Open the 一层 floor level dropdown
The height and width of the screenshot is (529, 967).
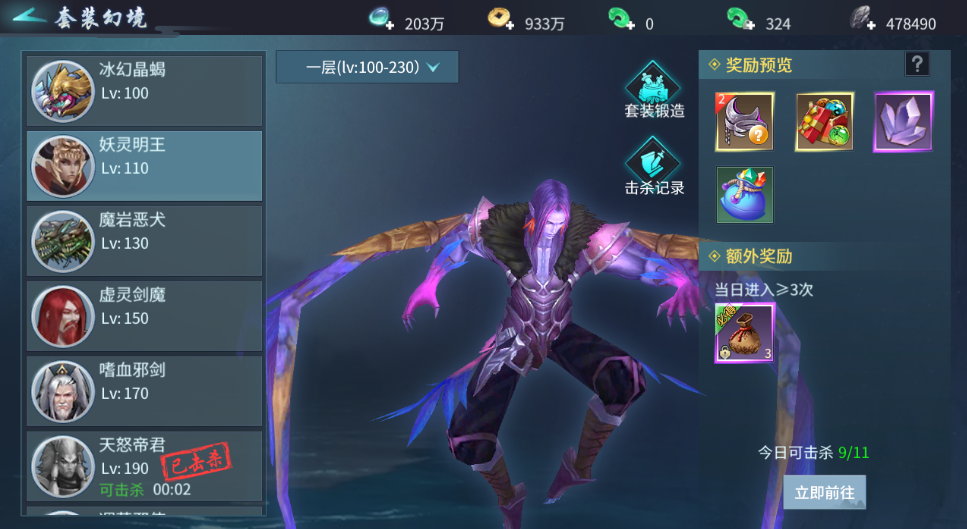(x=367, y=67)
